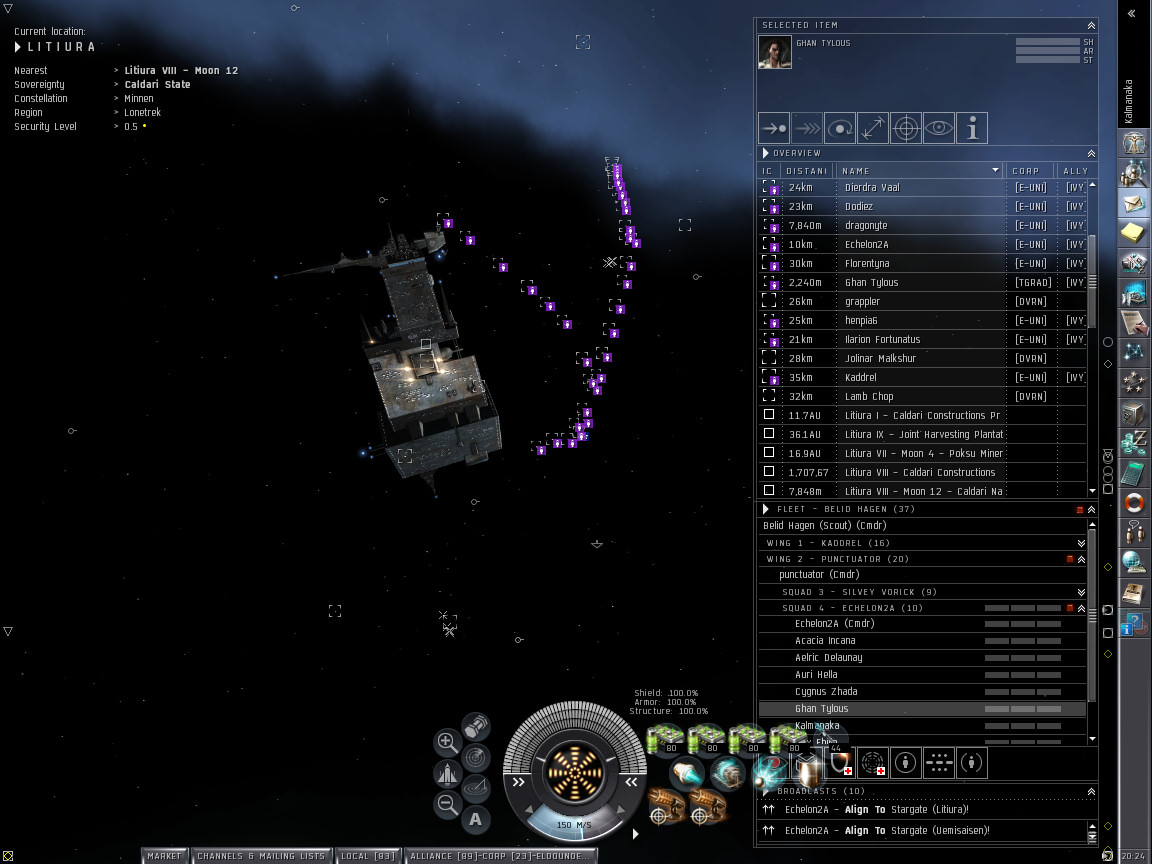Zoom in with the magnifier plus button
The width and height of the screenshot is (1152, 864).
pos(447,742)
